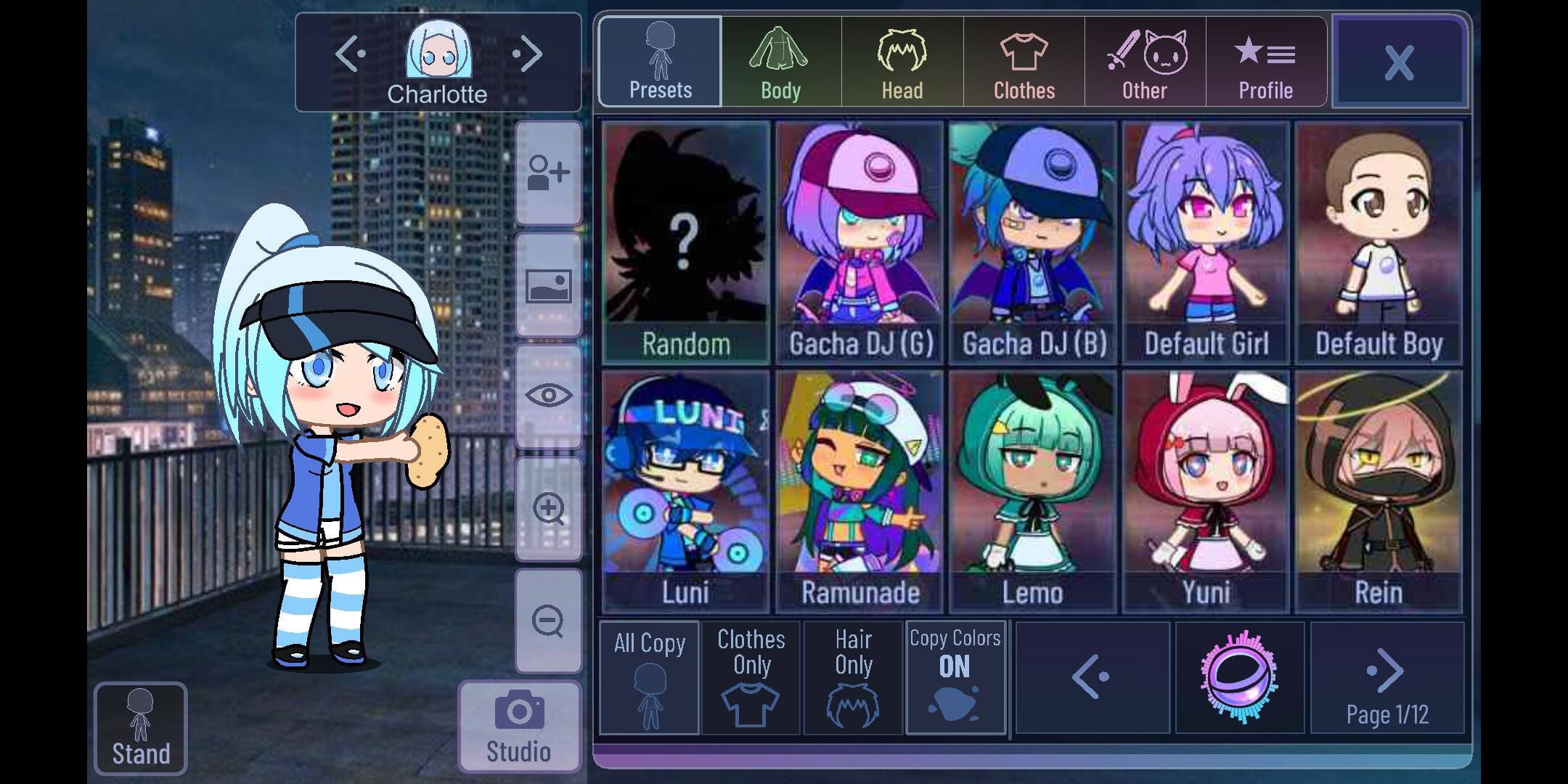Hide the interface using the eye icon
Viewport: 1568px width, 784px height.
[x=548, y=395]
